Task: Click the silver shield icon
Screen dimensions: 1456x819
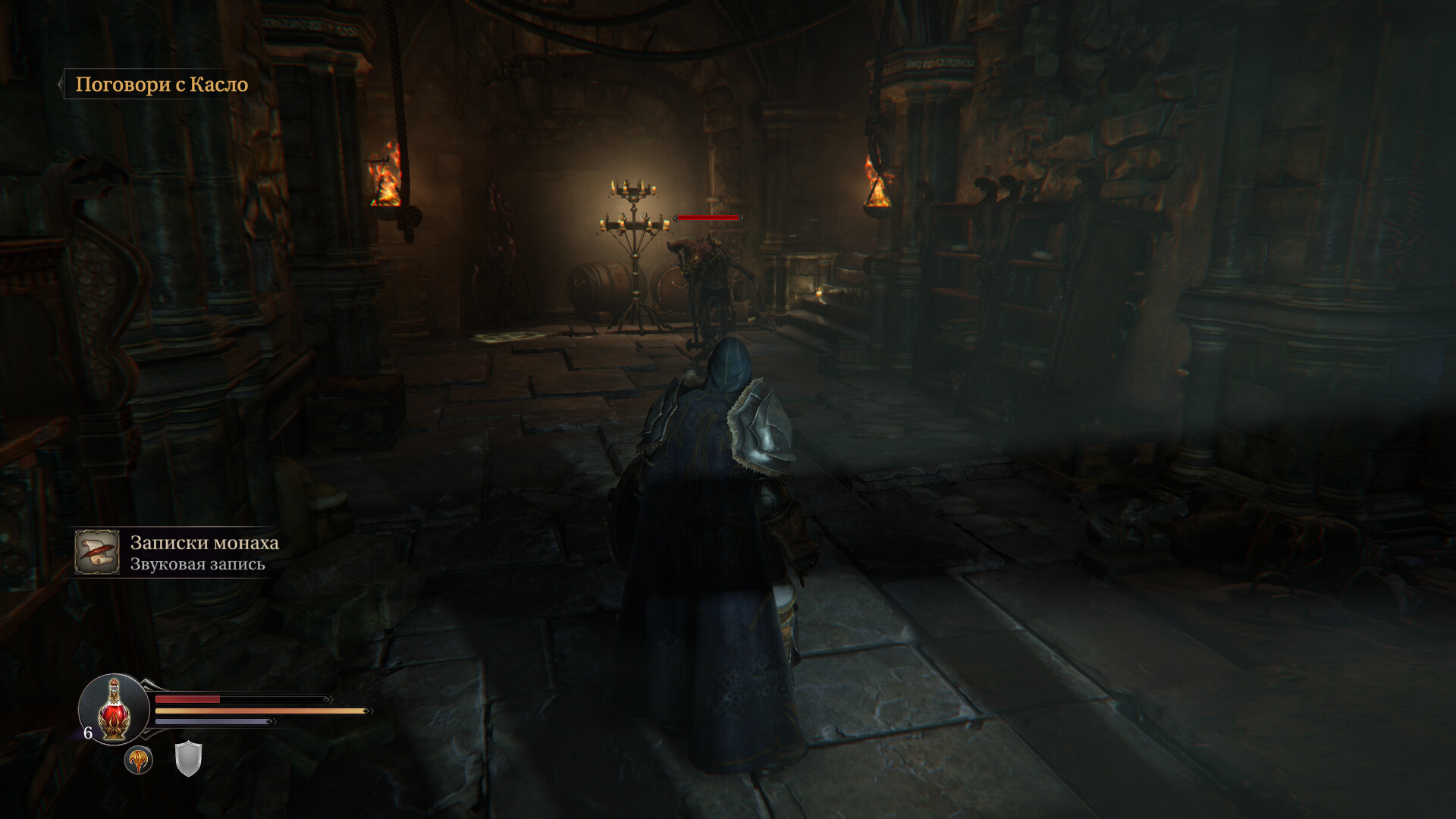Action: (x=188, y=759)
